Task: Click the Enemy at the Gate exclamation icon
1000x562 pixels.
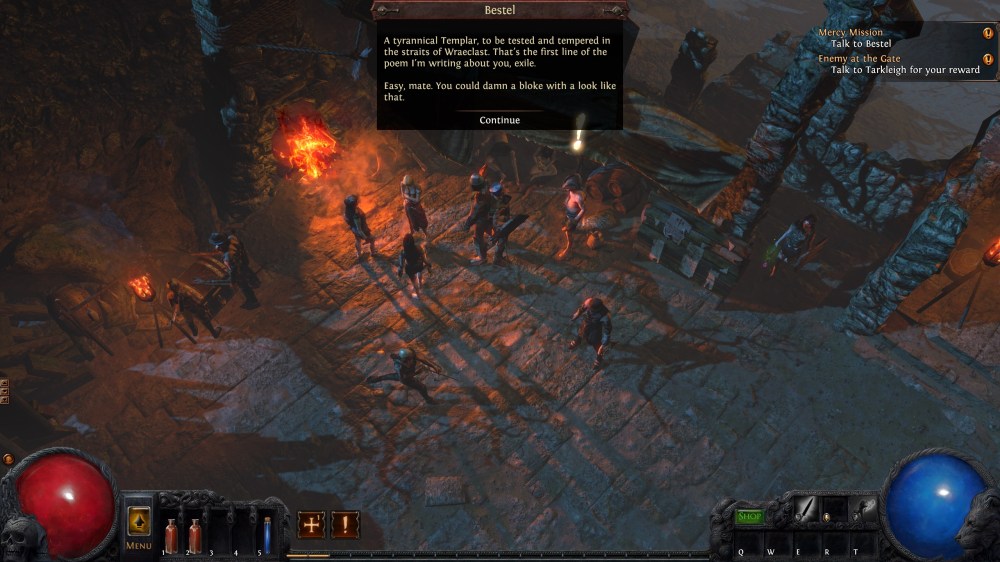Action: tap(988, 59)
